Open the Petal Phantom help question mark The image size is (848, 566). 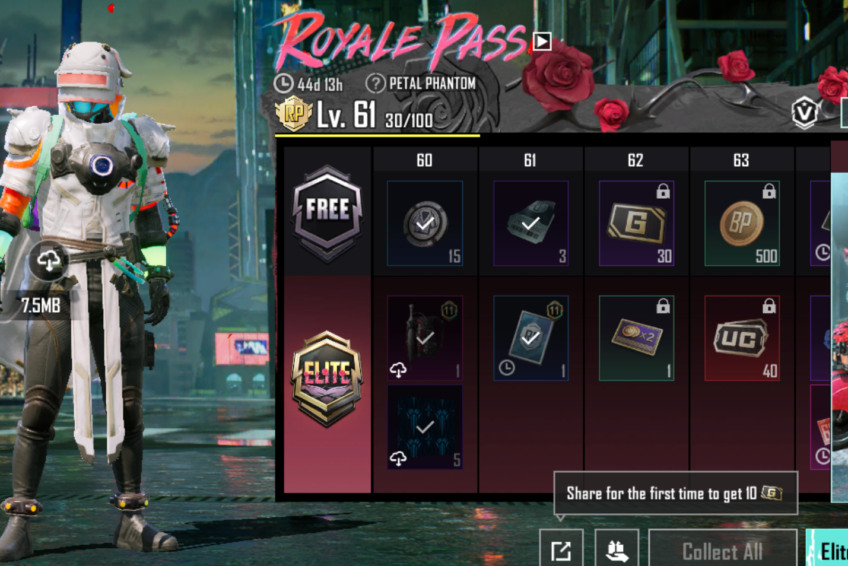[376, 84]
